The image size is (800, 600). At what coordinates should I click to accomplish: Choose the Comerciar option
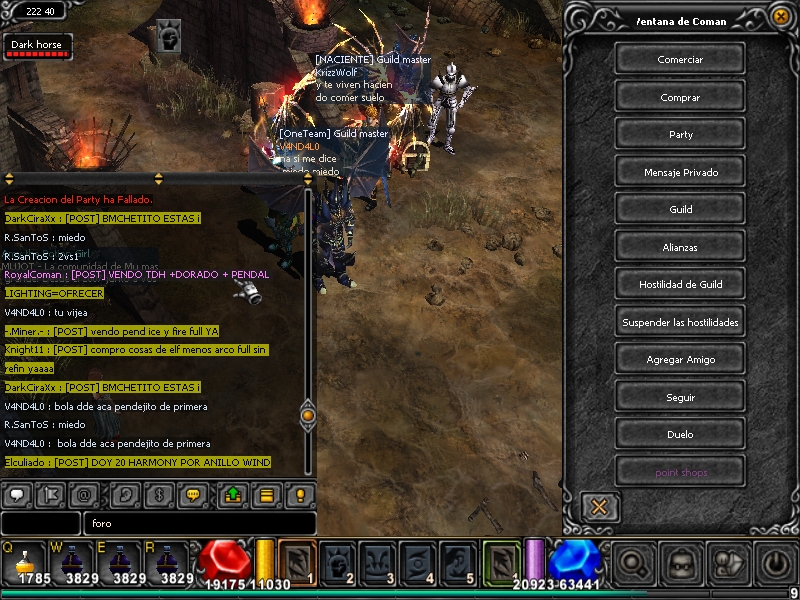(x=680, y=60)
